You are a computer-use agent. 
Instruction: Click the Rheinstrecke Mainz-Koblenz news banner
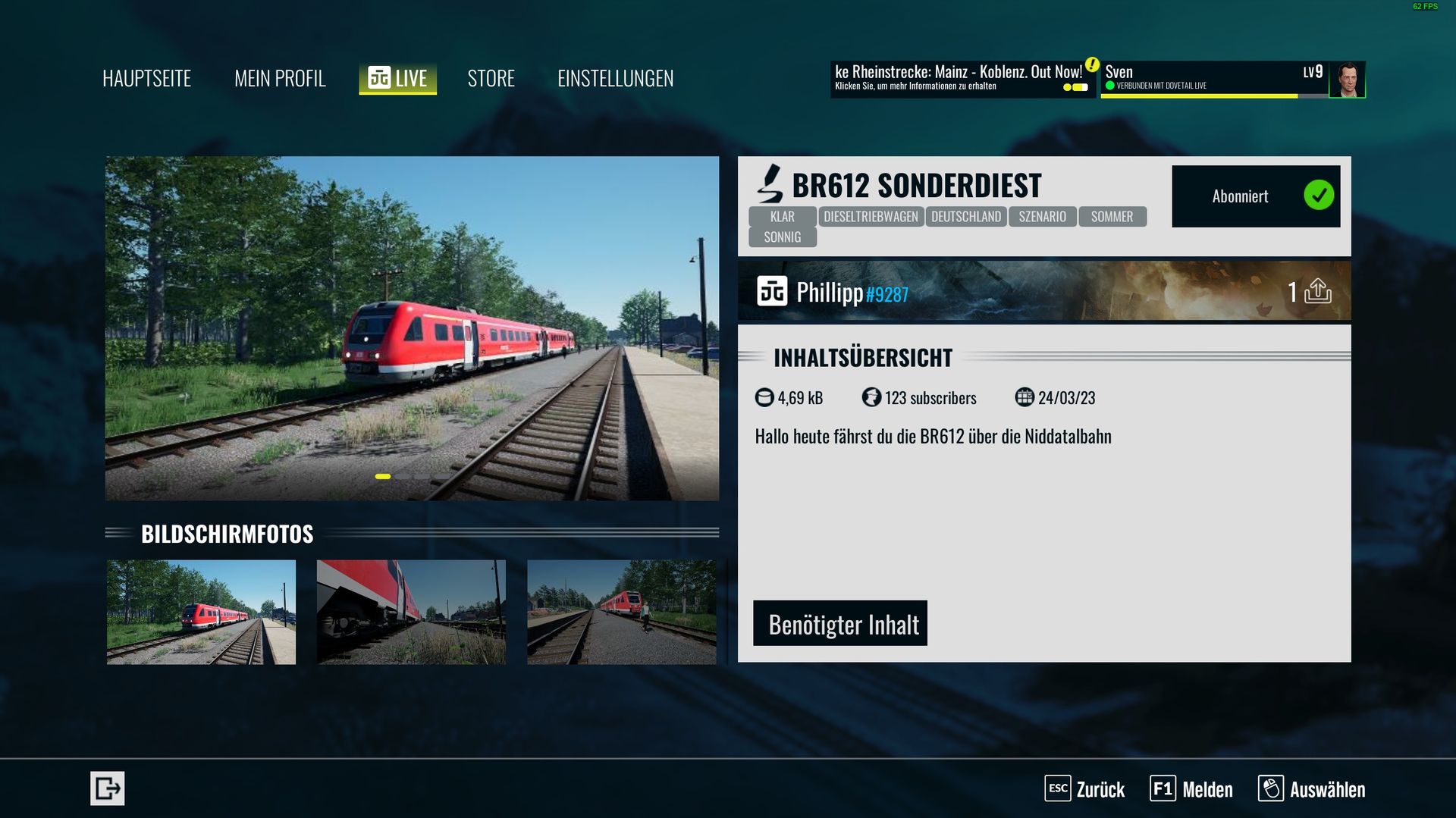961,79
